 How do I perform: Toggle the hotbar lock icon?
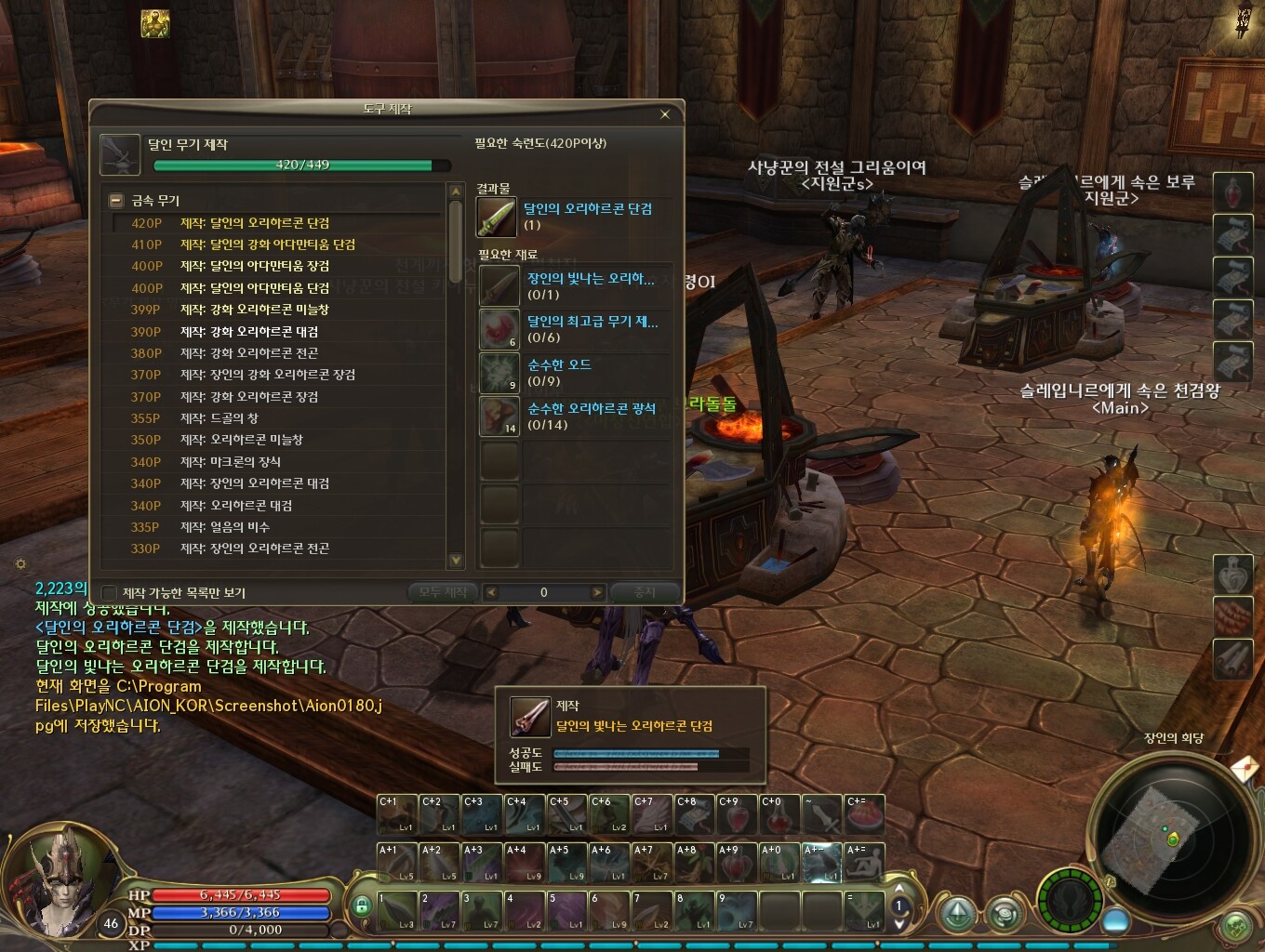coord(362,905)
